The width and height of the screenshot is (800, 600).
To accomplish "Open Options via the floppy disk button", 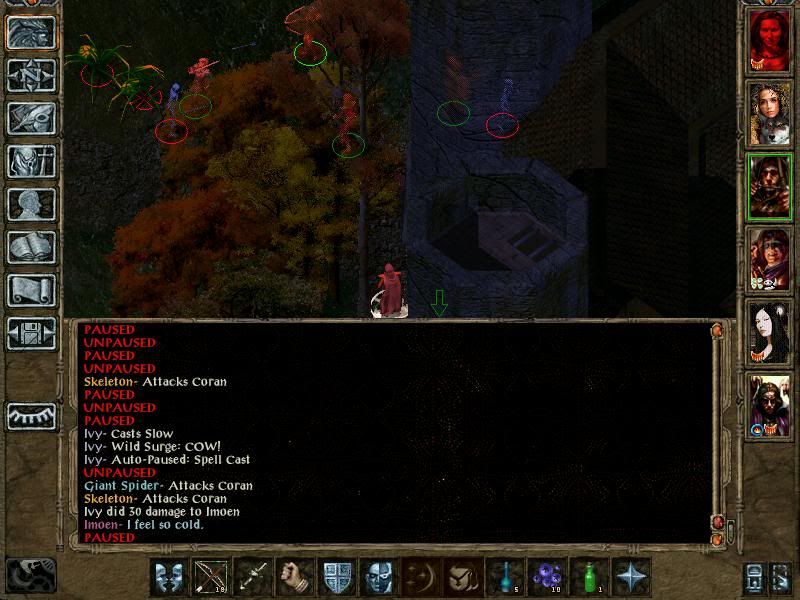I will point(31,333).
